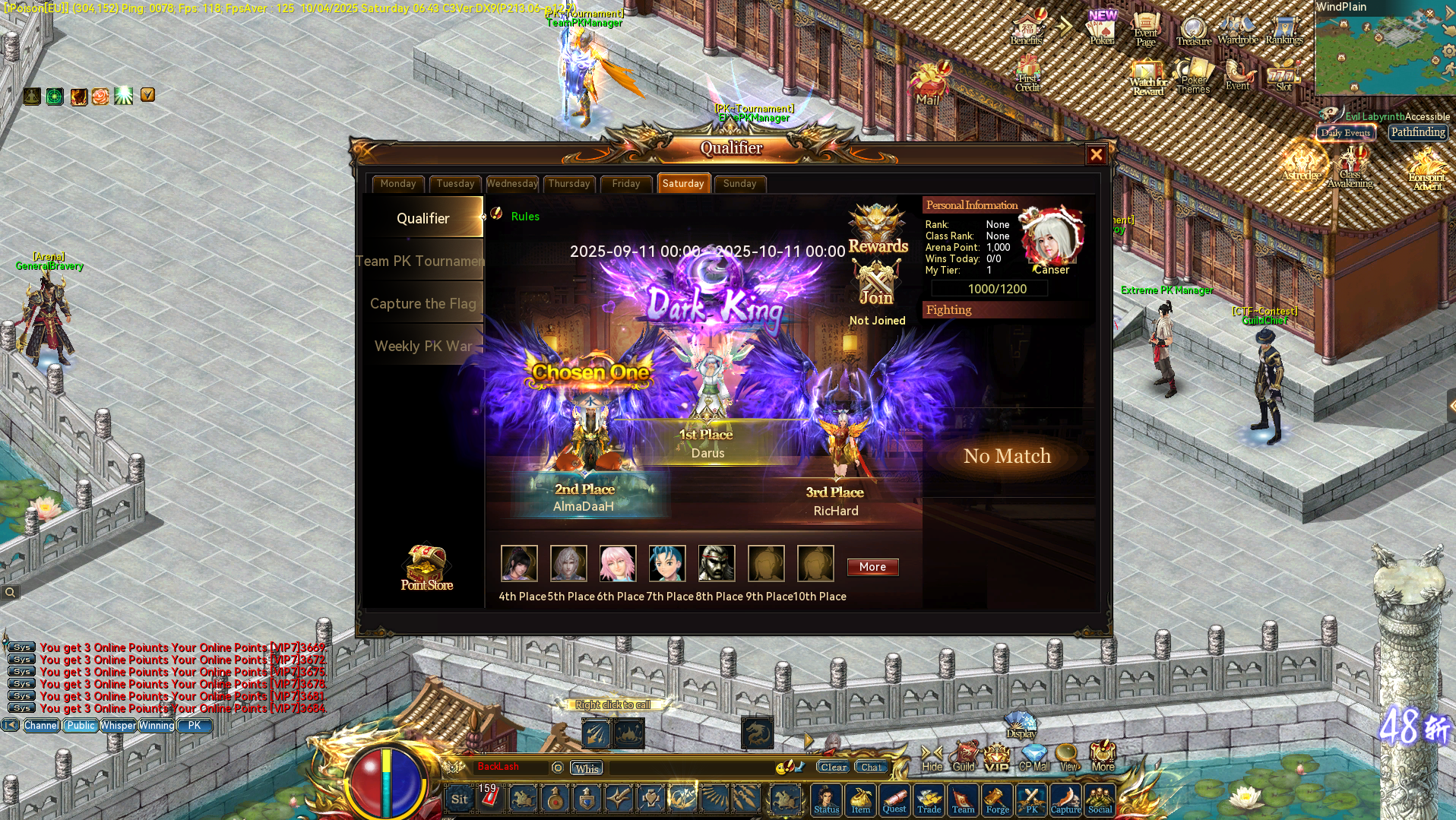Click the Arena Point 1000/1200 progress bar

pos(989,288)
